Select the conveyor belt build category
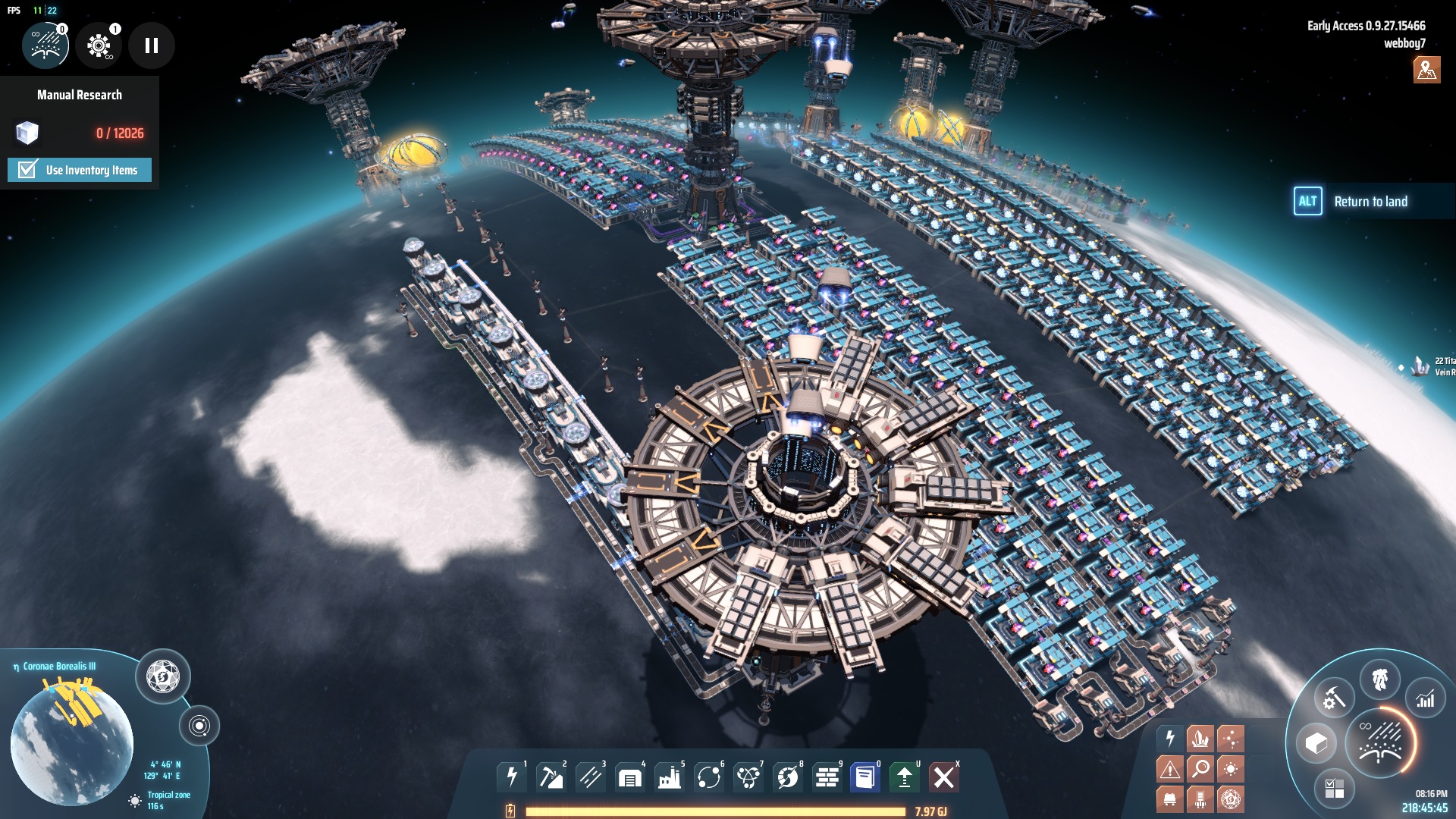This screenshot has height=819, width=1456. [591, 777]
